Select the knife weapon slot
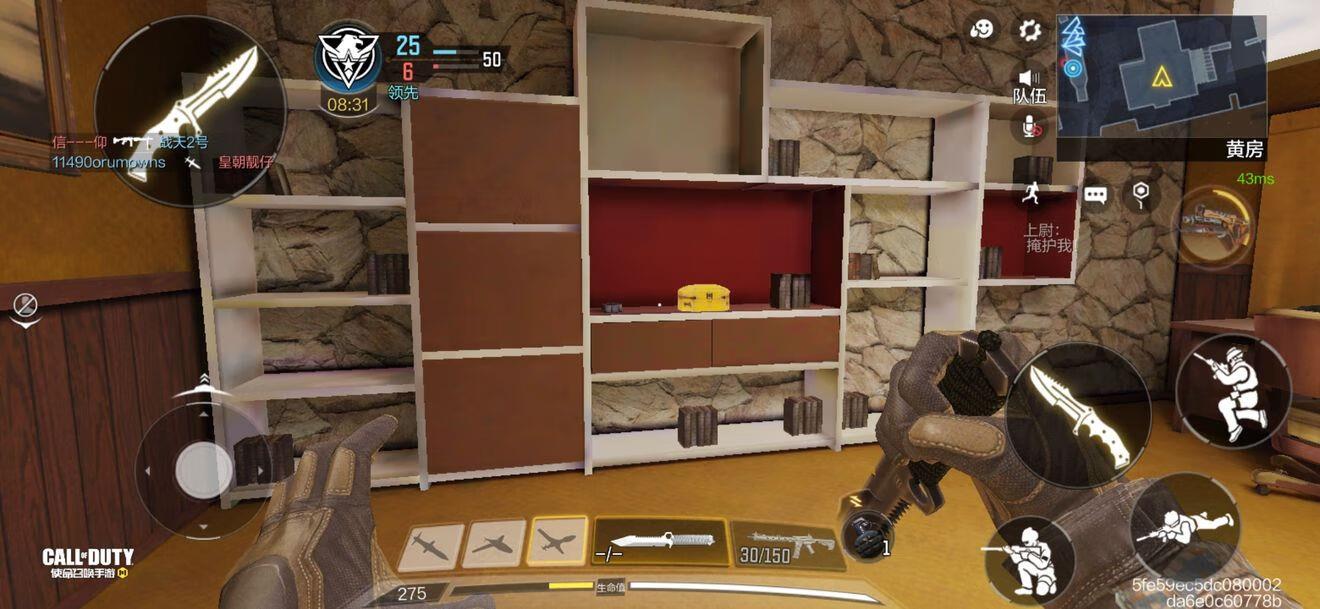The height and width of the screenshot is (609, 1320). pos(660,541)
